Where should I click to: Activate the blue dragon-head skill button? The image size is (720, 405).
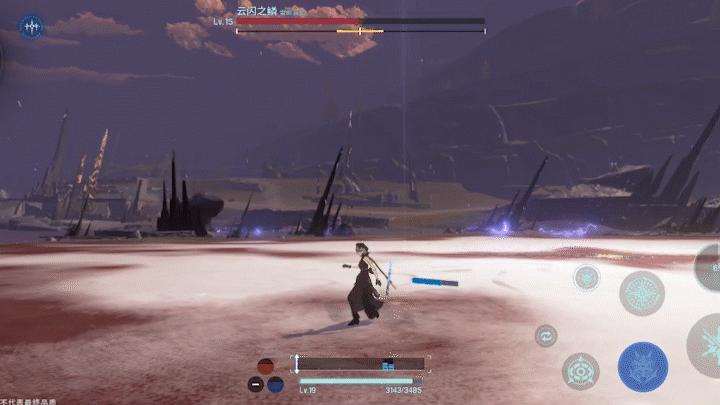[x=642, y=366]
